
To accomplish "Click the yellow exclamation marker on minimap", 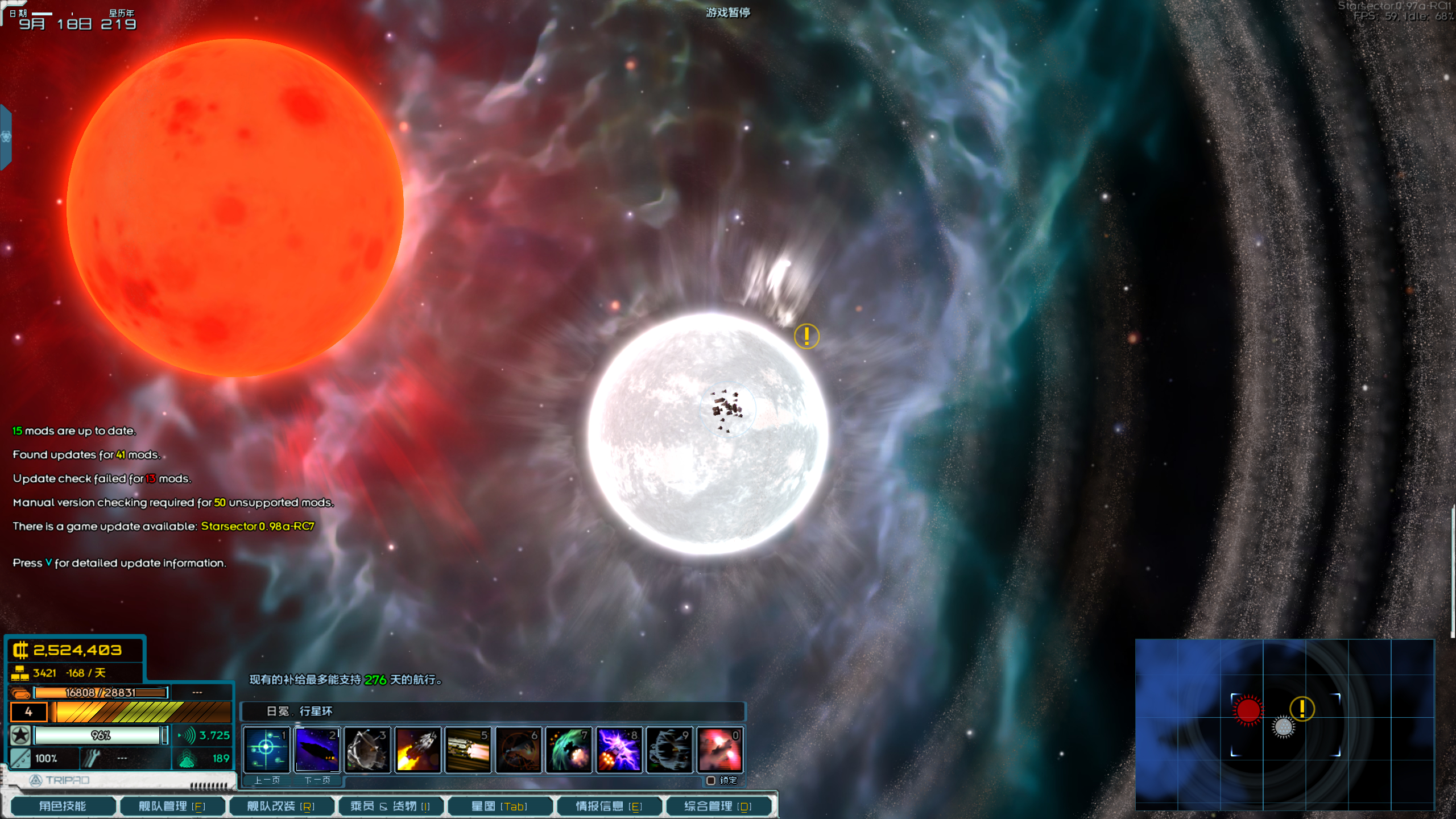I will click(1302, 709).
